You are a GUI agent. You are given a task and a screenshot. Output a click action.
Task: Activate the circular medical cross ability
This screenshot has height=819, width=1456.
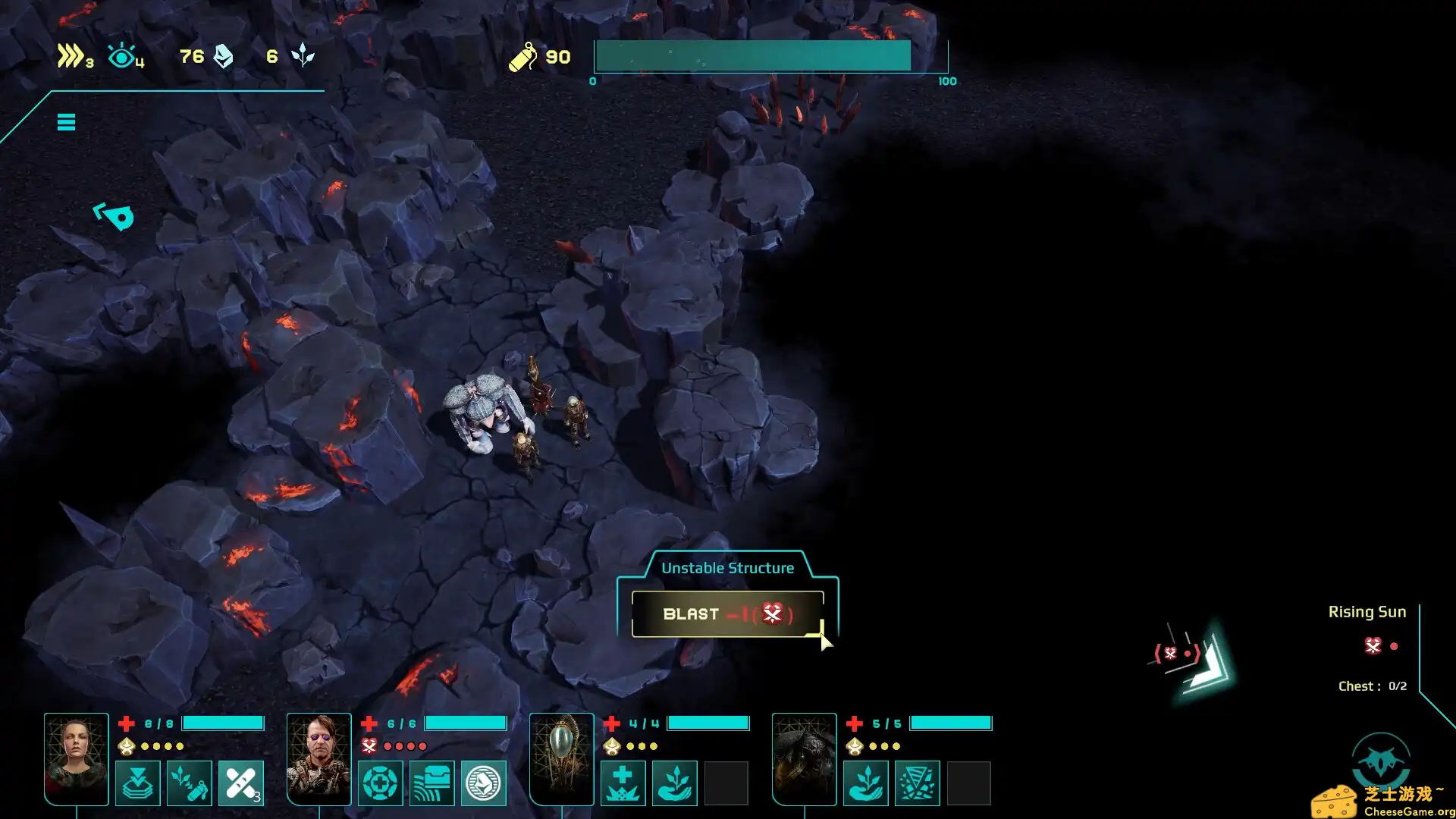tap(381, 783)
